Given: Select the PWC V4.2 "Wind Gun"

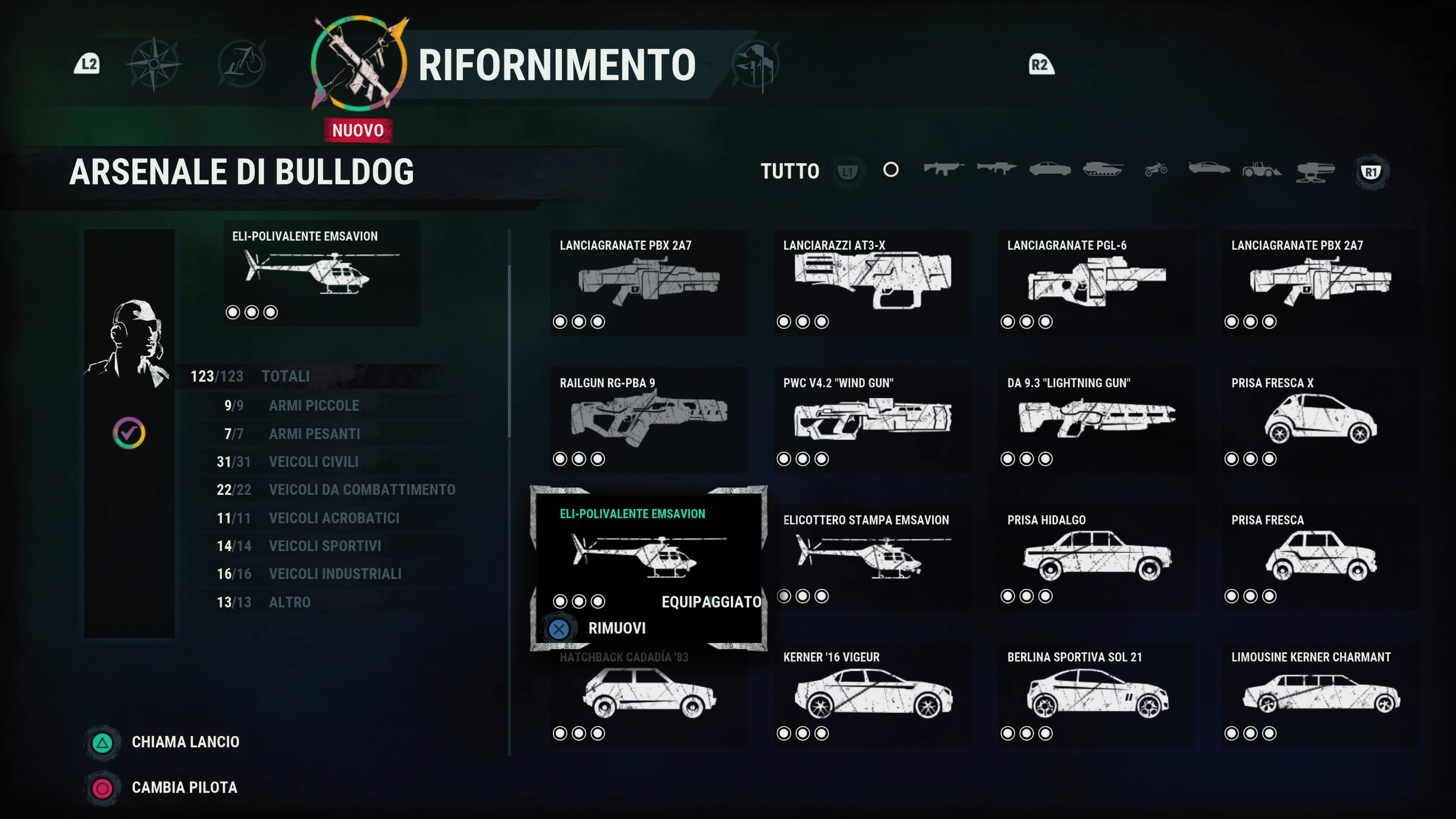Looking at the screenshot, I should tap(872, 419).
